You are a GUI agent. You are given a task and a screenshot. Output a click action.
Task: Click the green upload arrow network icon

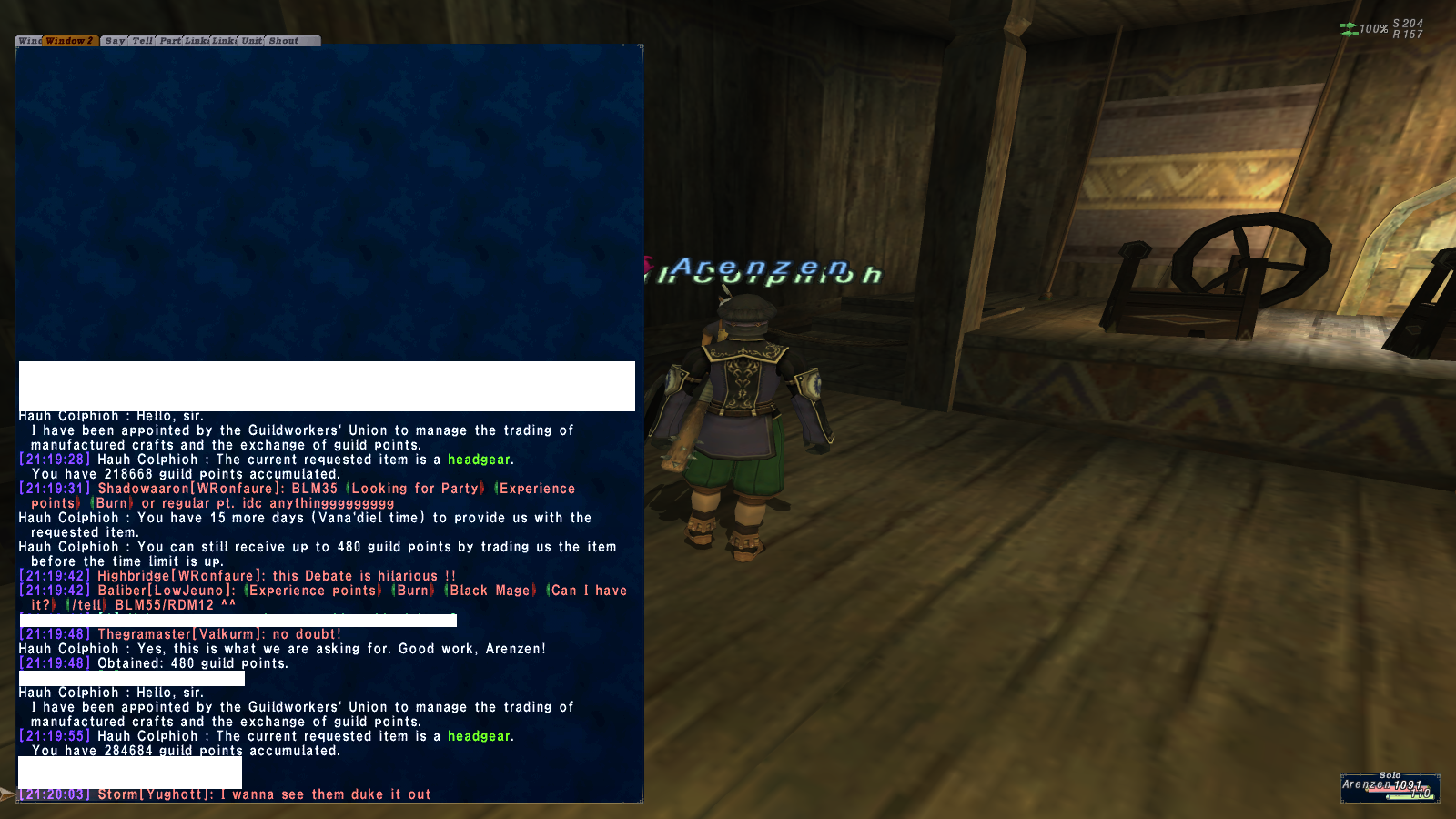coord(1348,25)
